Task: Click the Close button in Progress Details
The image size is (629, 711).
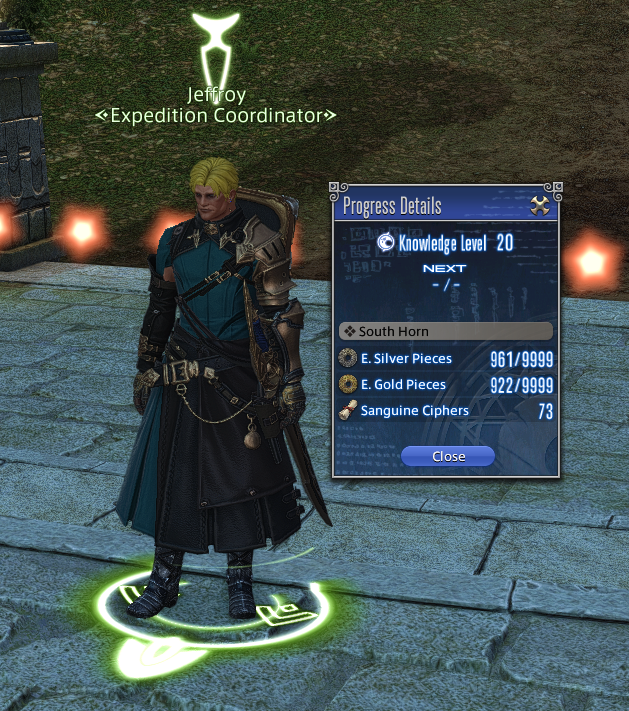Action: [x=448, y=456]
